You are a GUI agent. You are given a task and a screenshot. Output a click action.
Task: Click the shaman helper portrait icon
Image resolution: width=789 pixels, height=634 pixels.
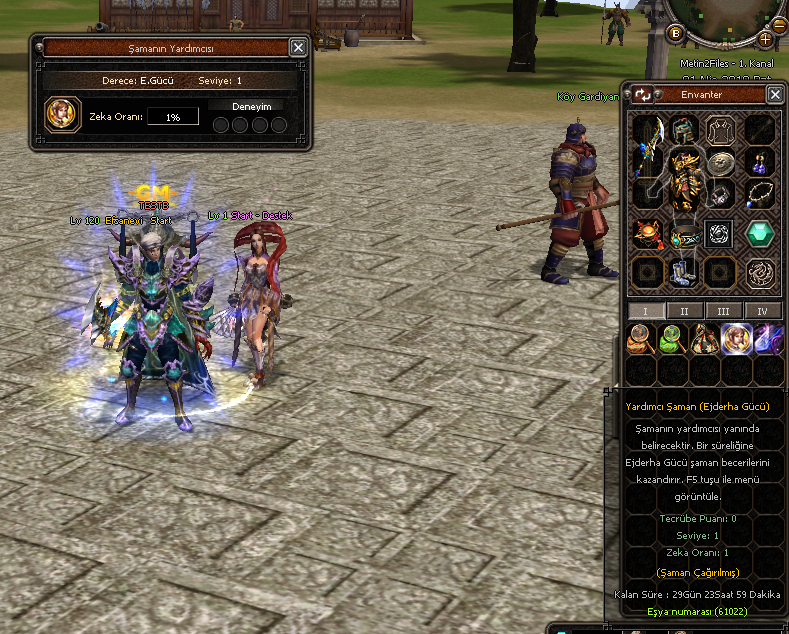[62, 113]
